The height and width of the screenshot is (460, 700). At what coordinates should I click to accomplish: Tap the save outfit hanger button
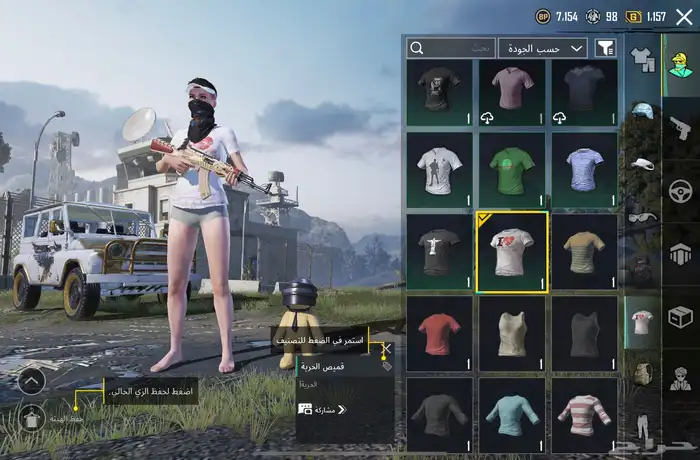[31, 420]
